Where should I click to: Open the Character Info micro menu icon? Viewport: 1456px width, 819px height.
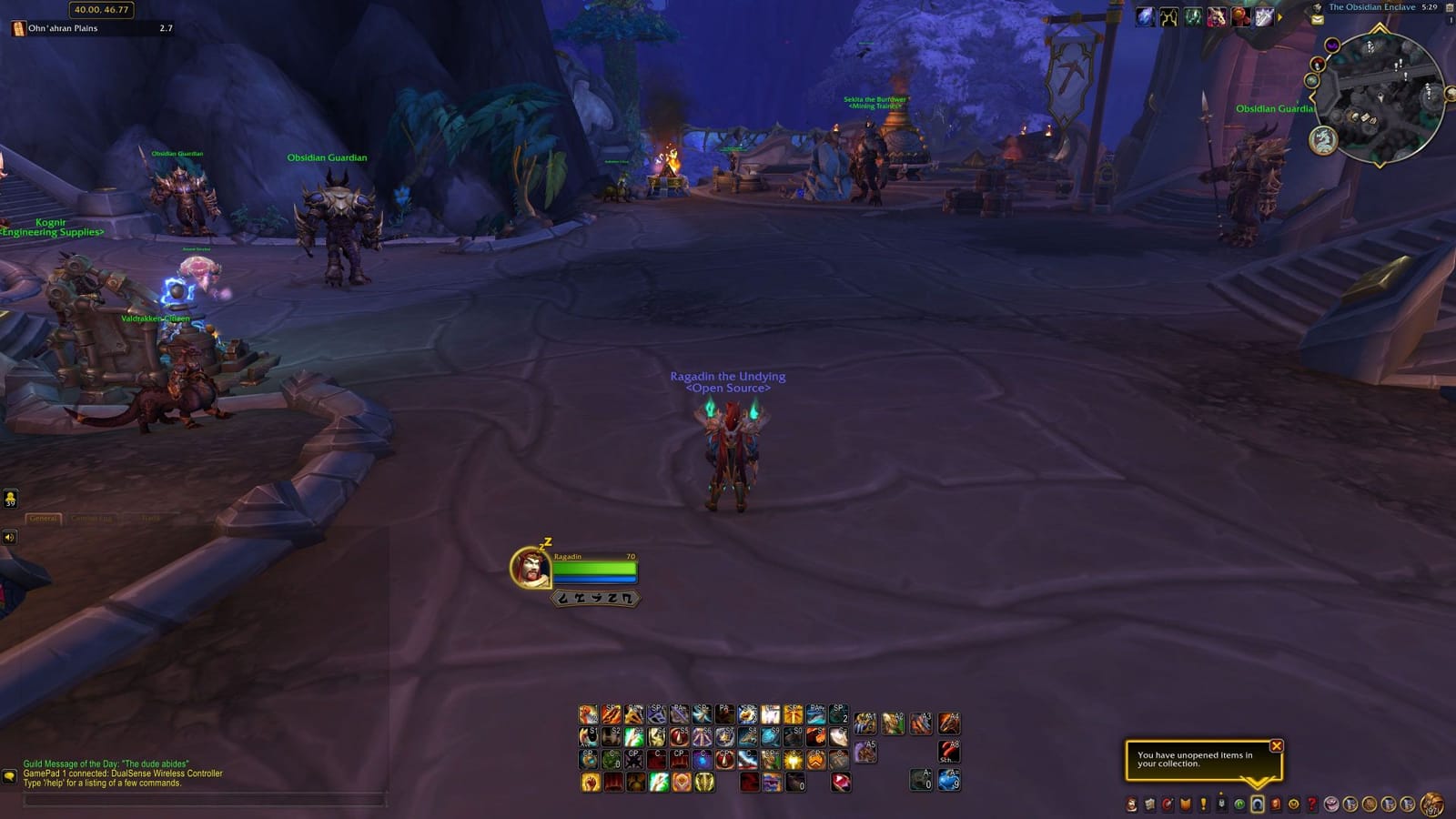click(1131, 805)
